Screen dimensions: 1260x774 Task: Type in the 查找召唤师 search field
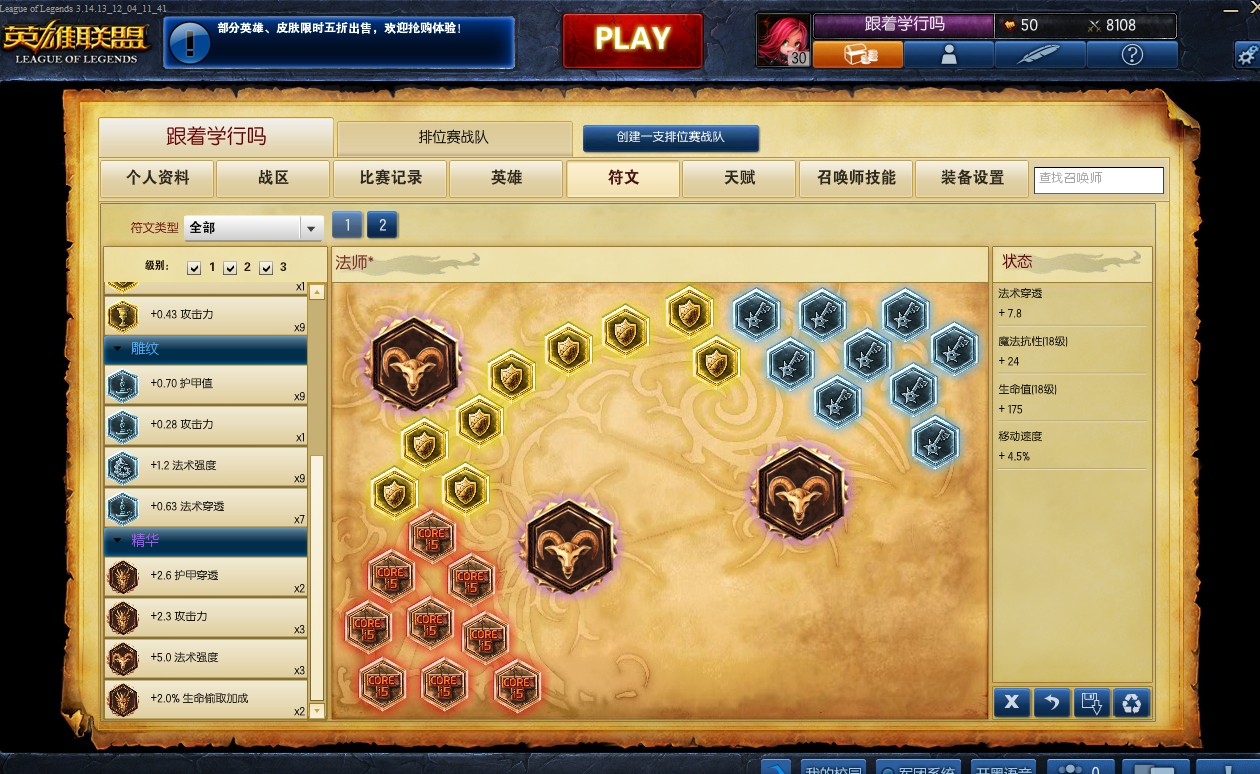1098,179
